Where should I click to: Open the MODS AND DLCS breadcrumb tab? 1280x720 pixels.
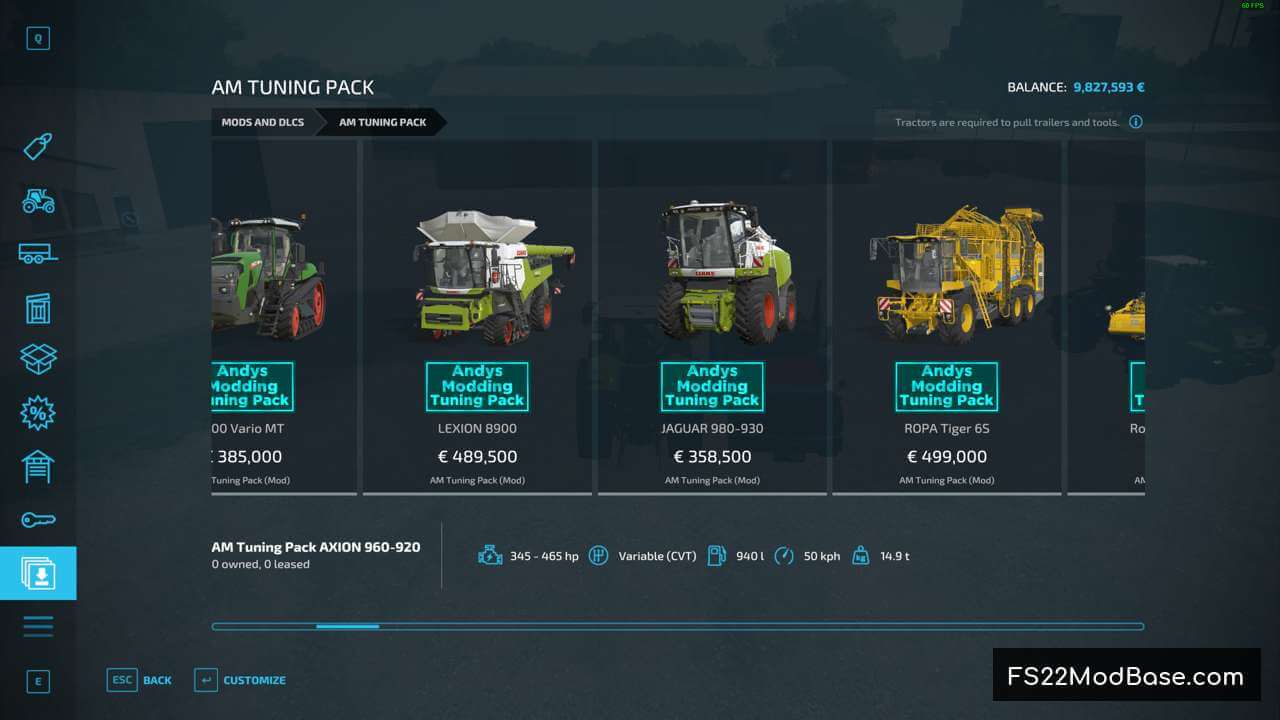point(262,122)
